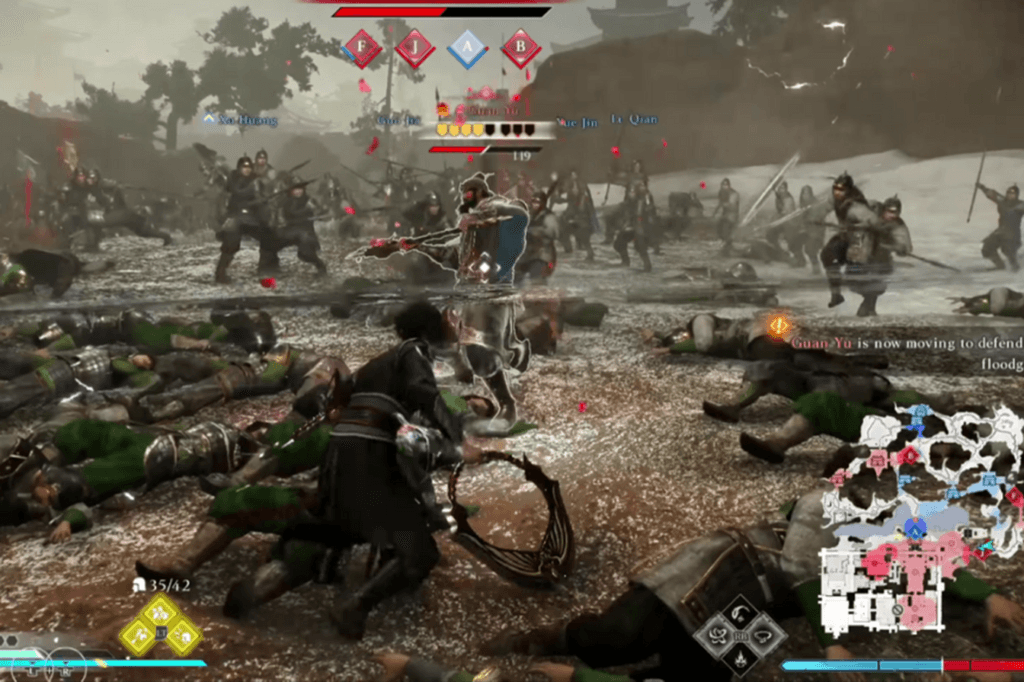1024x682 pixels.
Task: Use the flame item in the item wheel
Action: click(x=741, y=657)
